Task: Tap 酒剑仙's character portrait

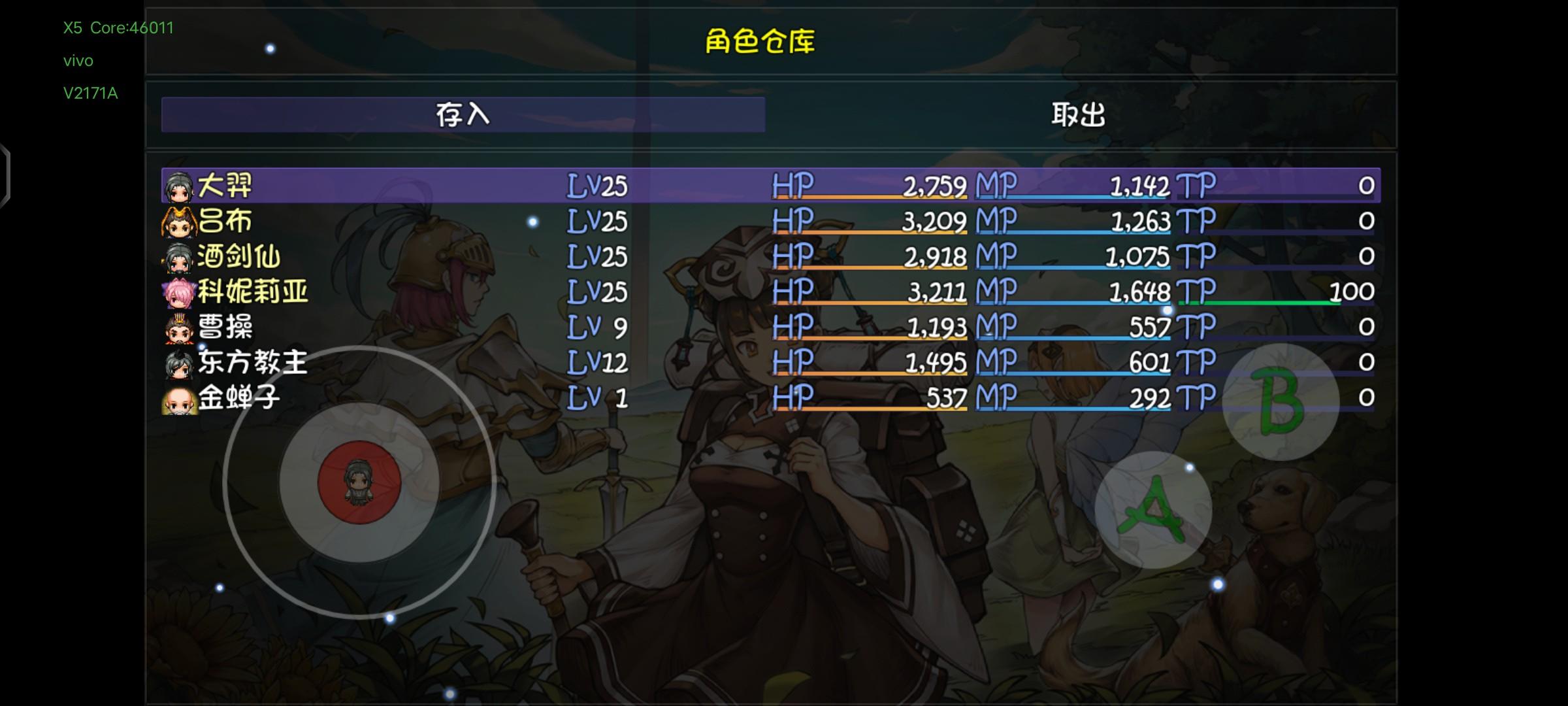Action: tap(176, 258)
